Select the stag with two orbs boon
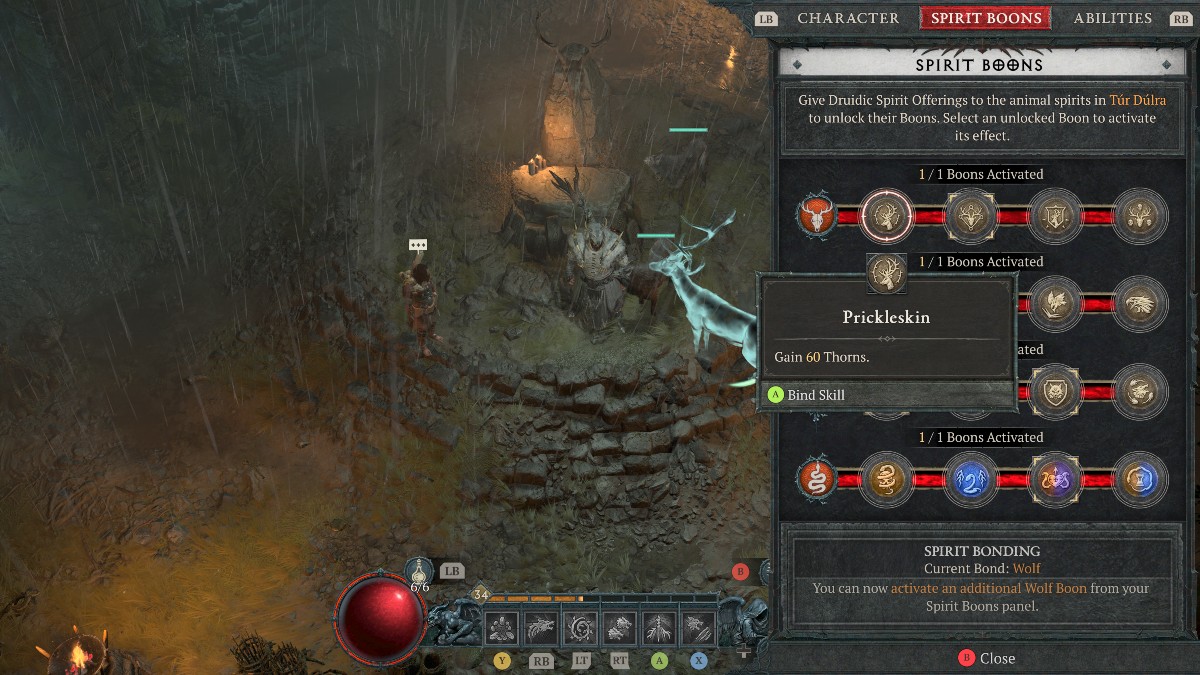Screen dimensions: 1200x675 pyautogui.click(x=1138, y=215)
